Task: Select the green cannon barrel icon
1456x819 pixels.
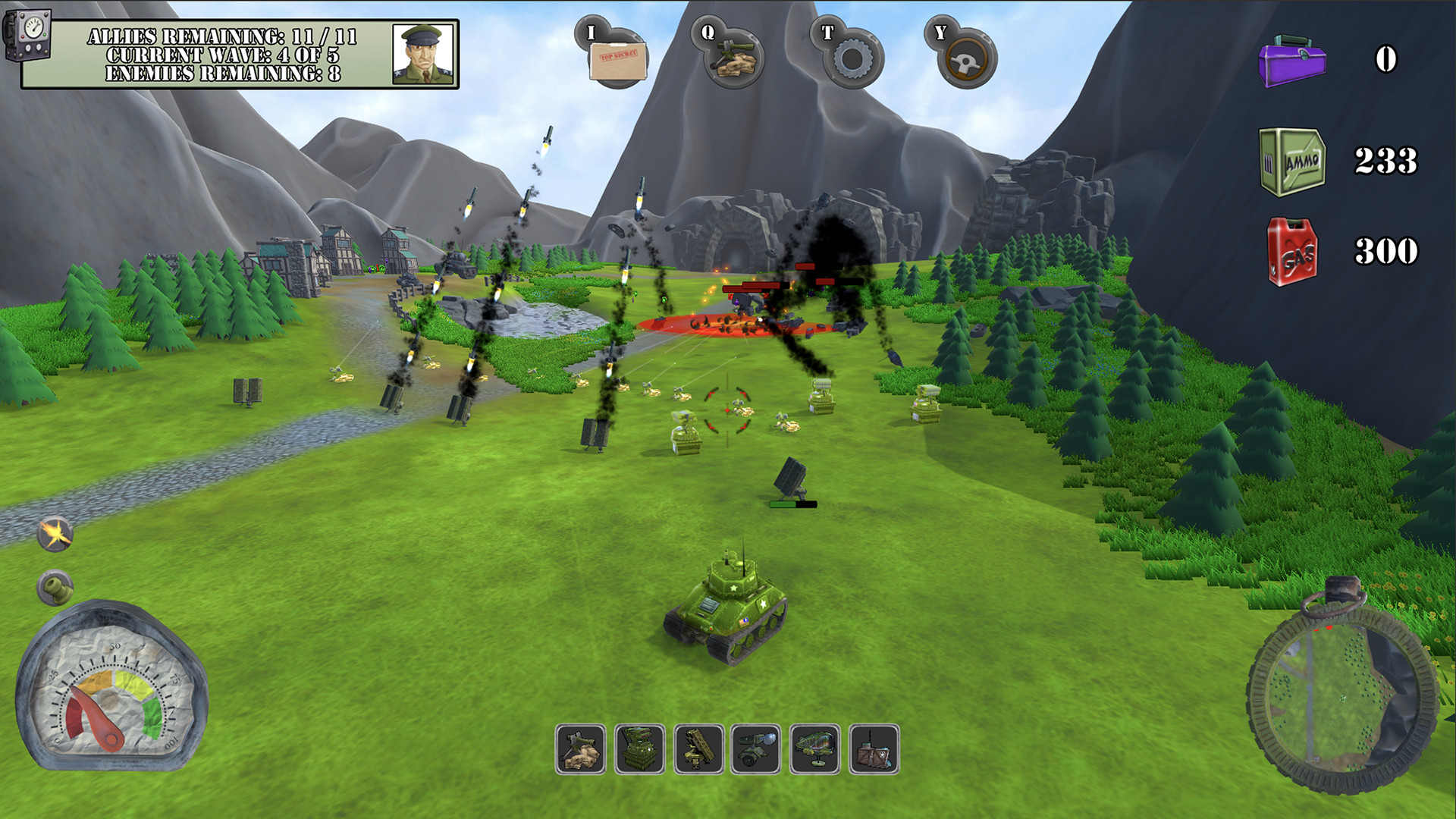Action: point(55,588)
